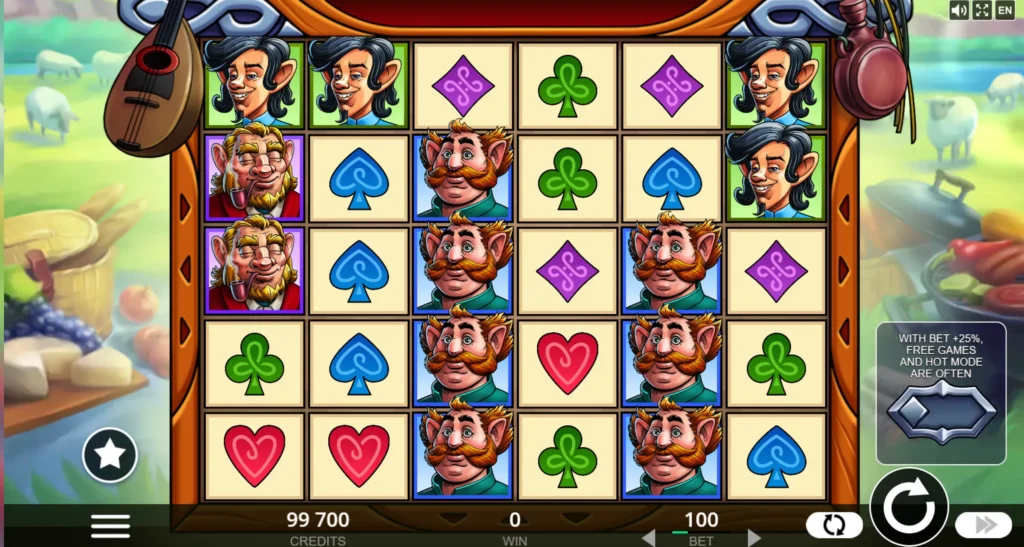This screenshot has height=547, width=1024.
Task: Mute the sound with the speaker icon
Action: [x=959, y=10]
